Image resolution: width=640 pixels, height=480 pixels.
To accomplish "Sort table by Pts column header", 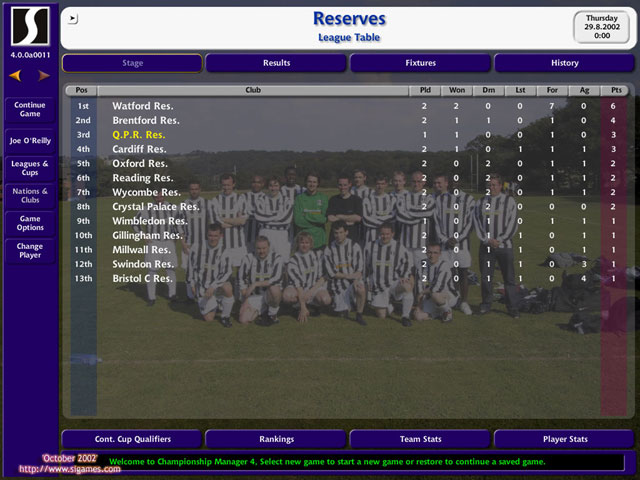I will [613, 90].
